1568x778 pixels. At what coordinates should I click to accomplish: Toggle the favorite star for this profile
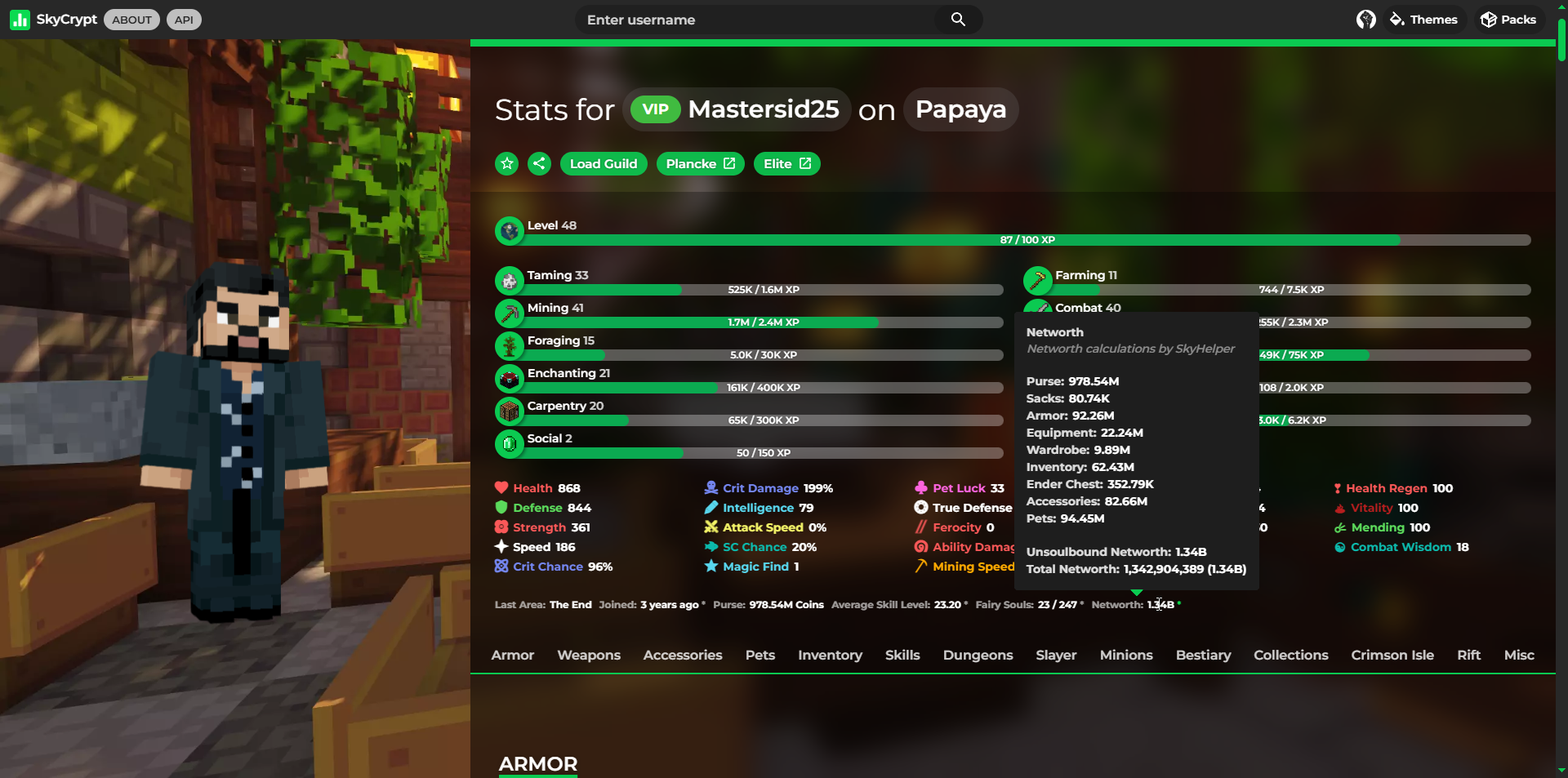pos(506,163)
